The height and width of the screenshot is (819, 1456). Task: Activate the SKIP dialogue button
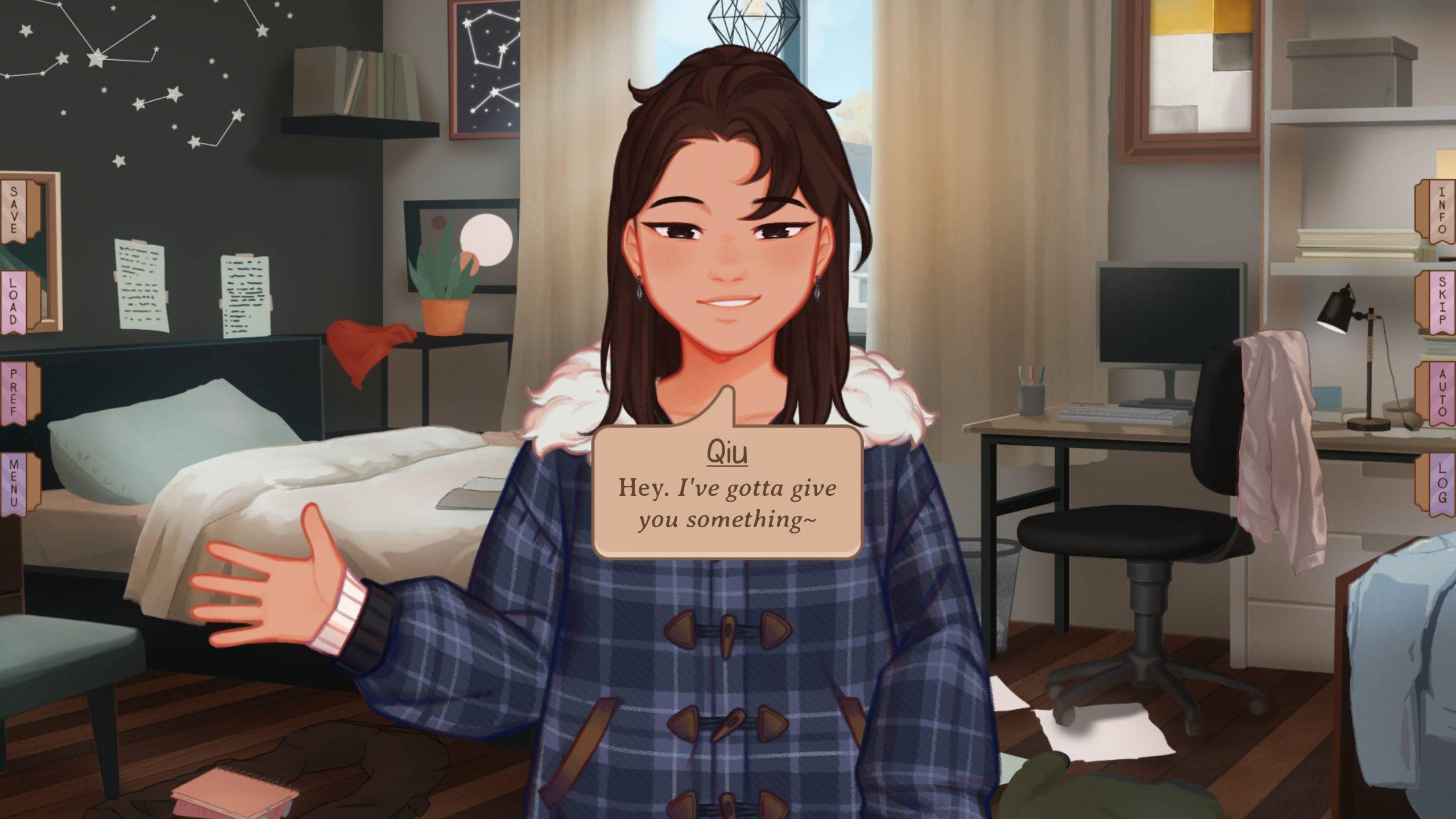(x=1440, y=301)
